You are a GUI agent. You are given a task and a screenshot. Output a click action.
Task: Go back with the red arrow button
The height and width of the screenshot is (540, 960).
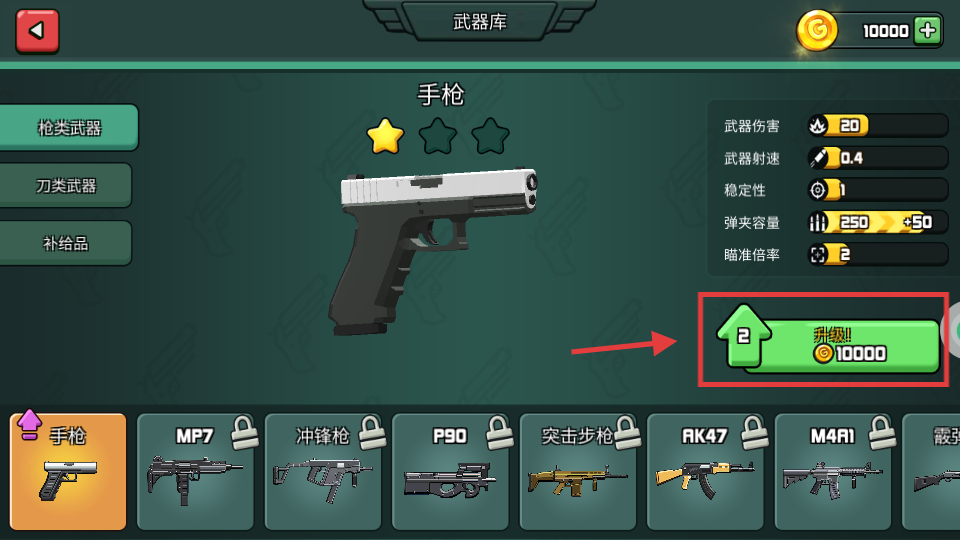37,31
